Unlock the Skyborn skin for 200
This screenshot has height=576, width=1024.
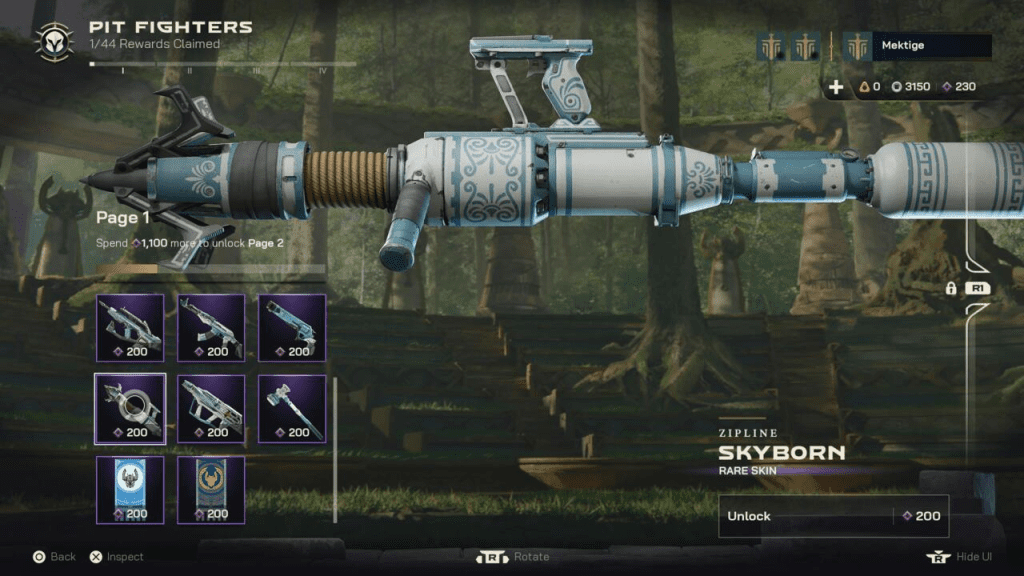point(833,516)
